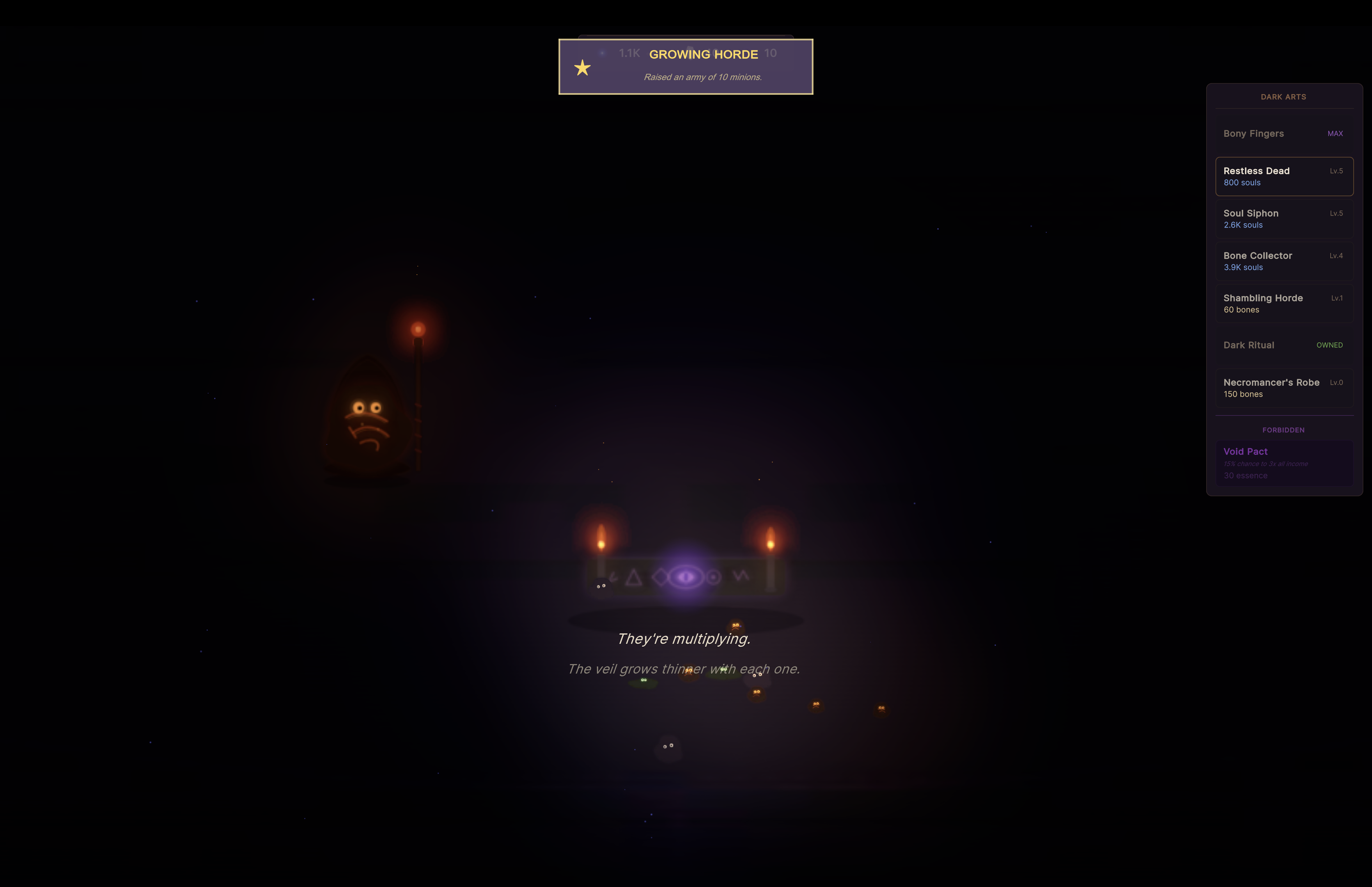
Task: Dismiss the Growing Horde achievement banner
Action: tap(685, 67)
